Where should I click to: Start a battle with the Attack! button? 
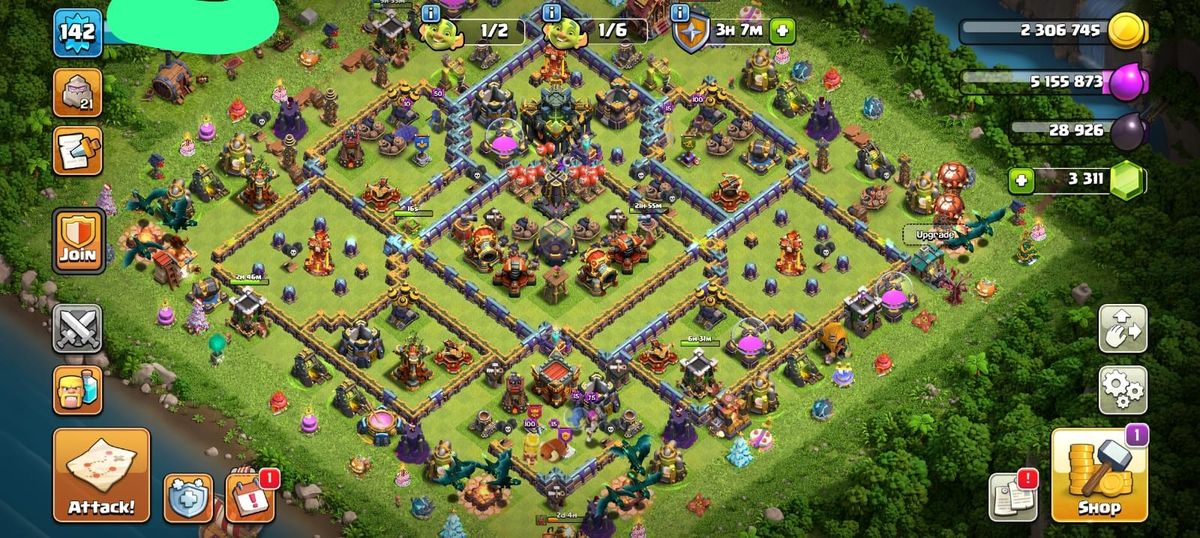tap(101, 475)
